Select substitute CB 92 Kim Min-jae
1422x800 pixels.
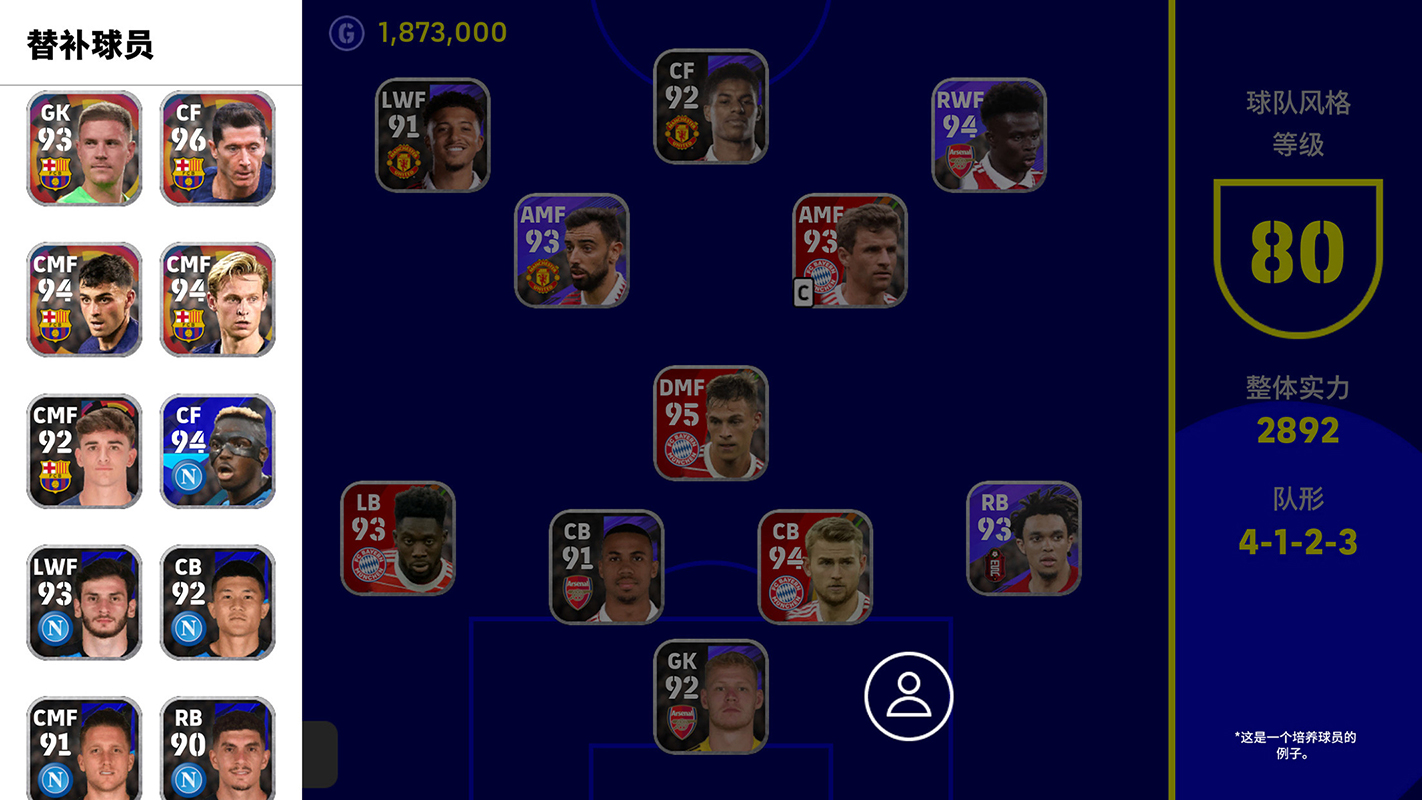[218, 598]
